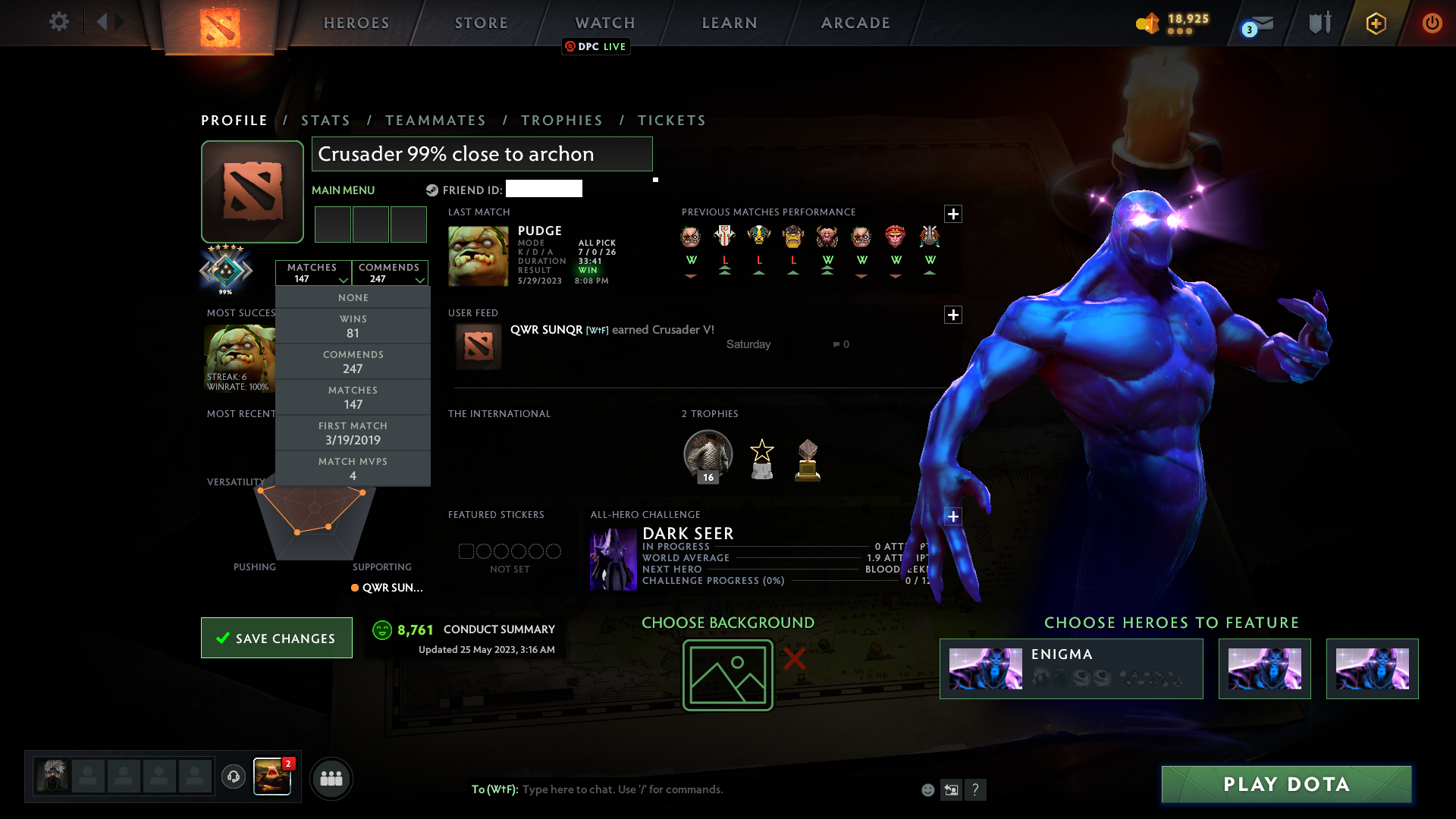This screenshot has width=1456, height=819.
Task: Toggle the party voice chat headset
Action: pyautogui.click(x=233, y=778)
